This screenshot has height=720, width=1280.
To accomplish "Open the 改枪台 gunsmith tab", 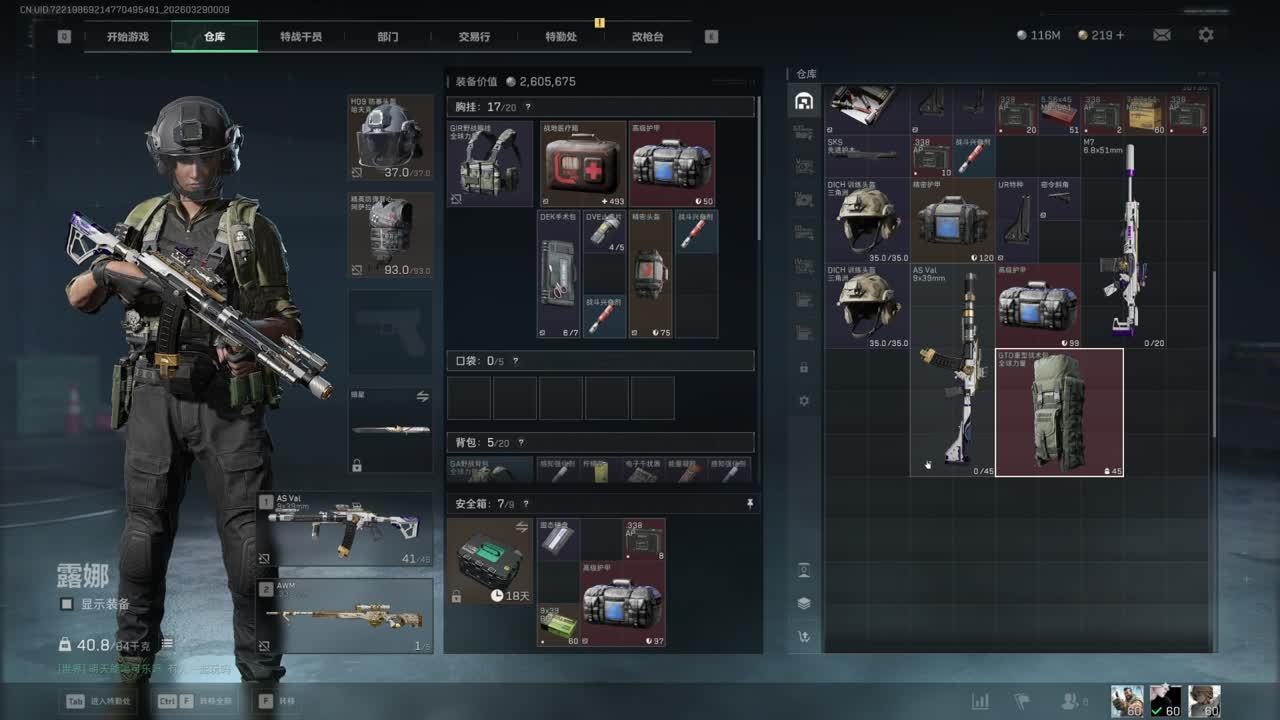I will 647,37.
